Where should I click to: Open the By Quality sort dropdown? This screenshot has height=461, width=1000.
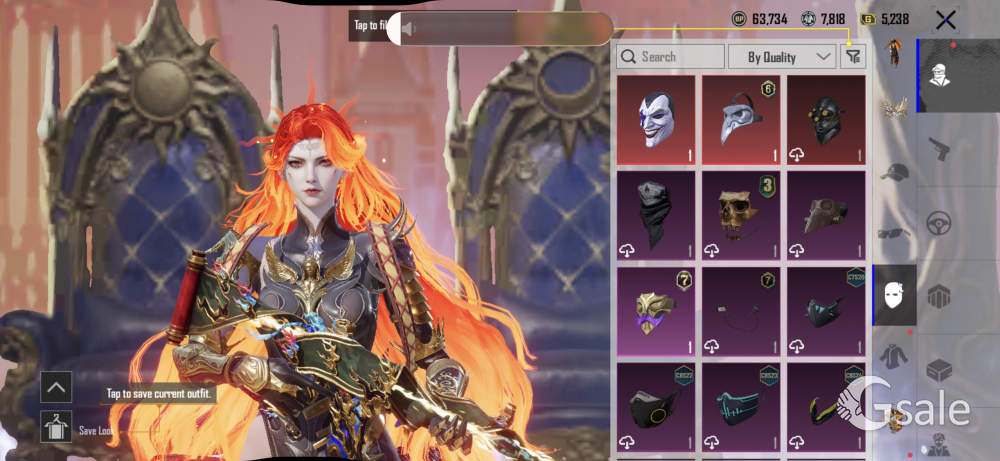(782, 57)
